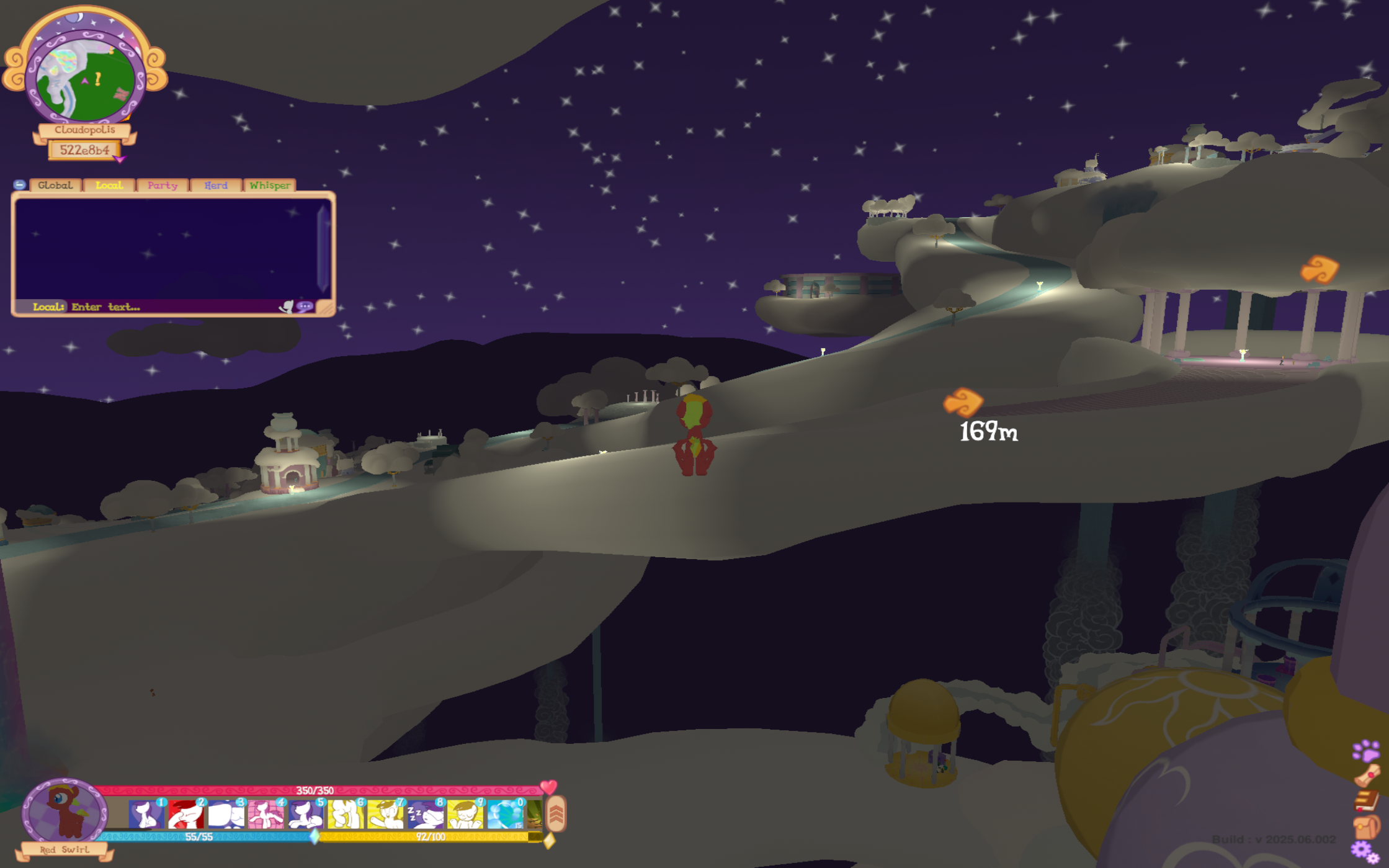Image resolution: width=1389 pixels, height=868 pixels.
Task: Select the Local chat tab
Action: coord(109,185)
